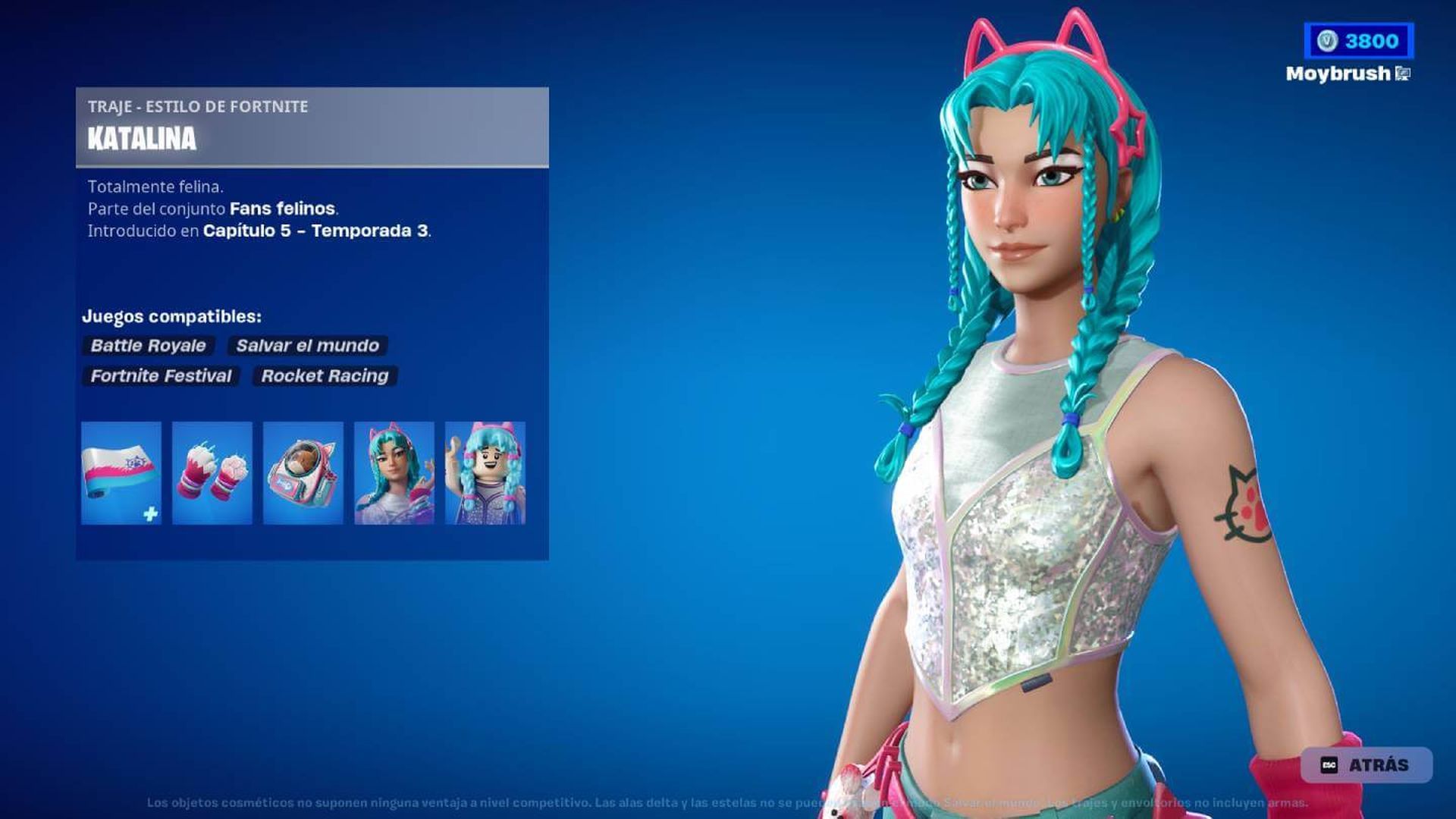The image size is (1456, 819).
Task: Select the Salvar el mundo tag
Action: (x=306, y=346)
